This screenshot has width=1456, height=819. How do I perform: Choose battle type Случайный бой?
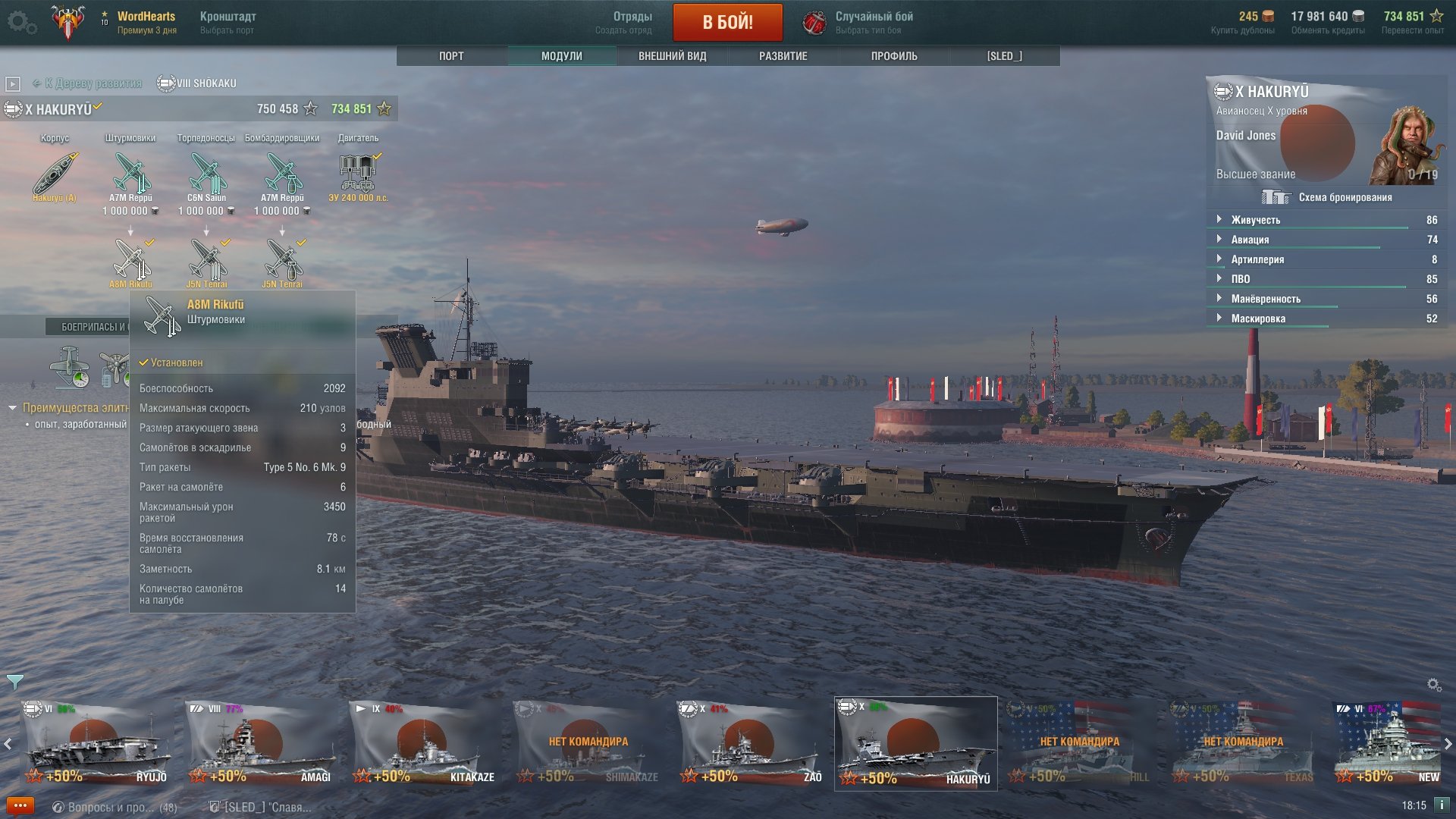874,22
